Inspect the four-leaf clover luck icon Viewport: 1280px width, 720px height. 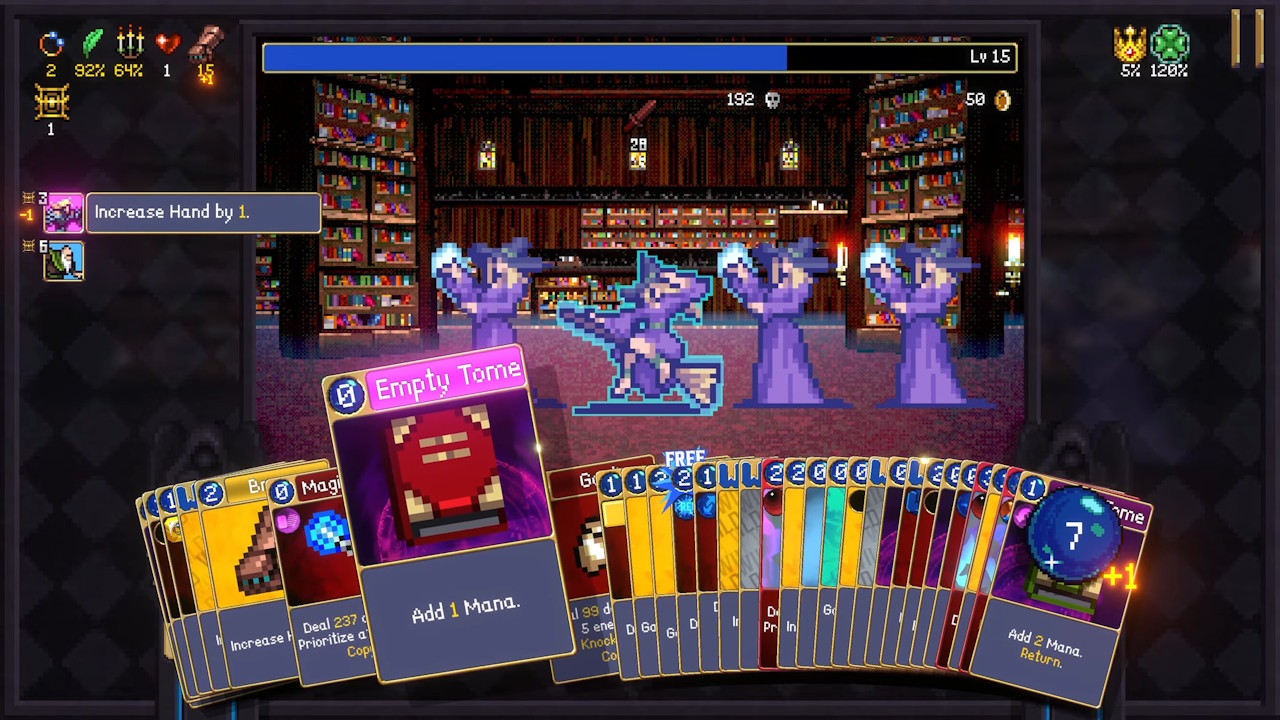(1168, 44)
